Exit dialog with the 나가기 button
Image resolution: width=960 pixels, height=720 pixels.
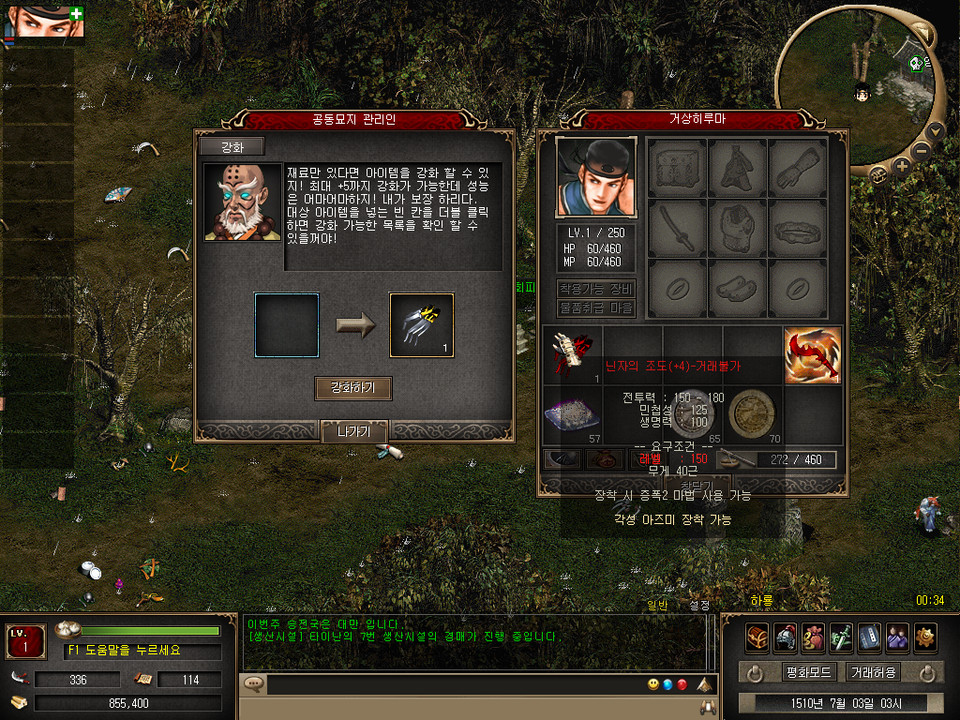click(x=354, y=432)
